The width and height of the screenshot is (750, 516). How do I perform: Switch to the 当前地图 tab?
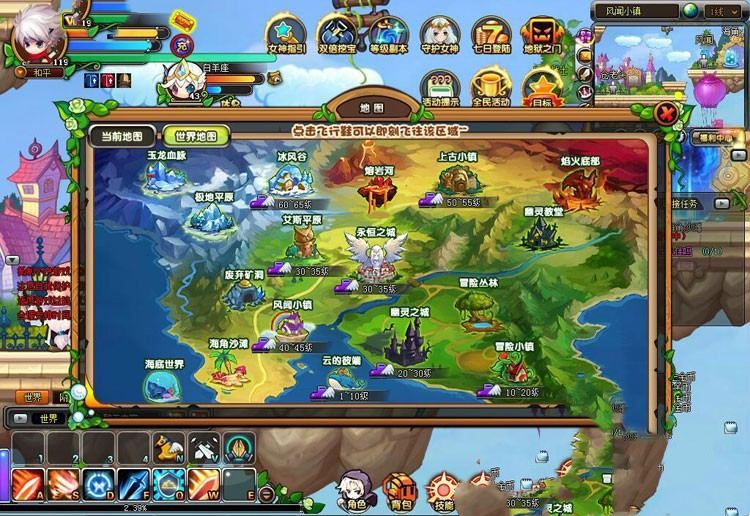pos(122,136)
